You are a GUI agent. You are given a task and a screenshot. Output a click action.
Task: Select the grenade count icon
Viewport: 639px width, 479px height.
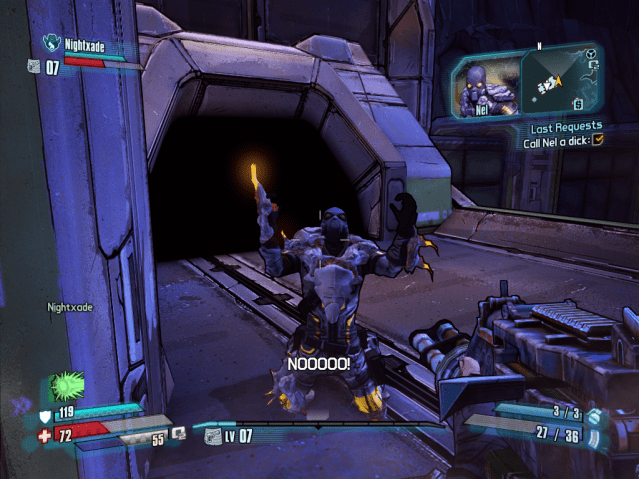coord(594,416)
